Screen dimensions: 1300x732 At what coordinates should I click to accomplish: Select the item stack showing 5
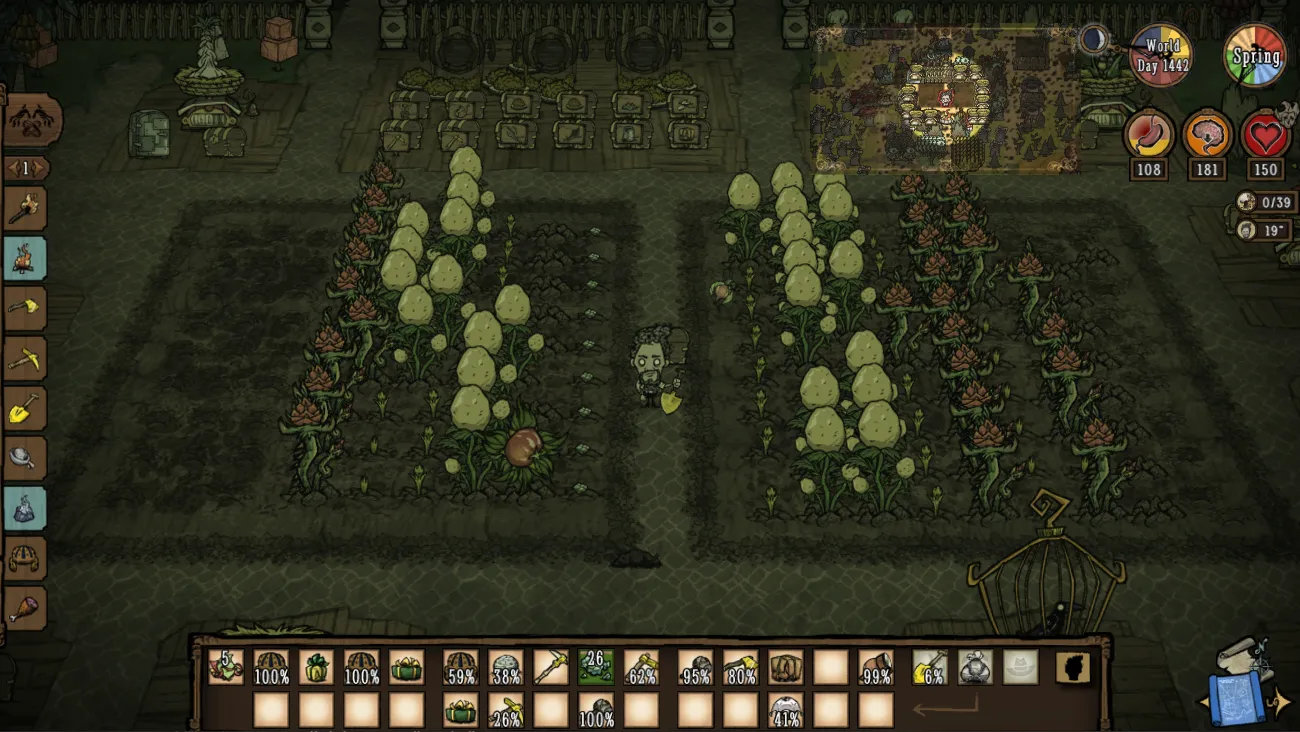[226, 667]
